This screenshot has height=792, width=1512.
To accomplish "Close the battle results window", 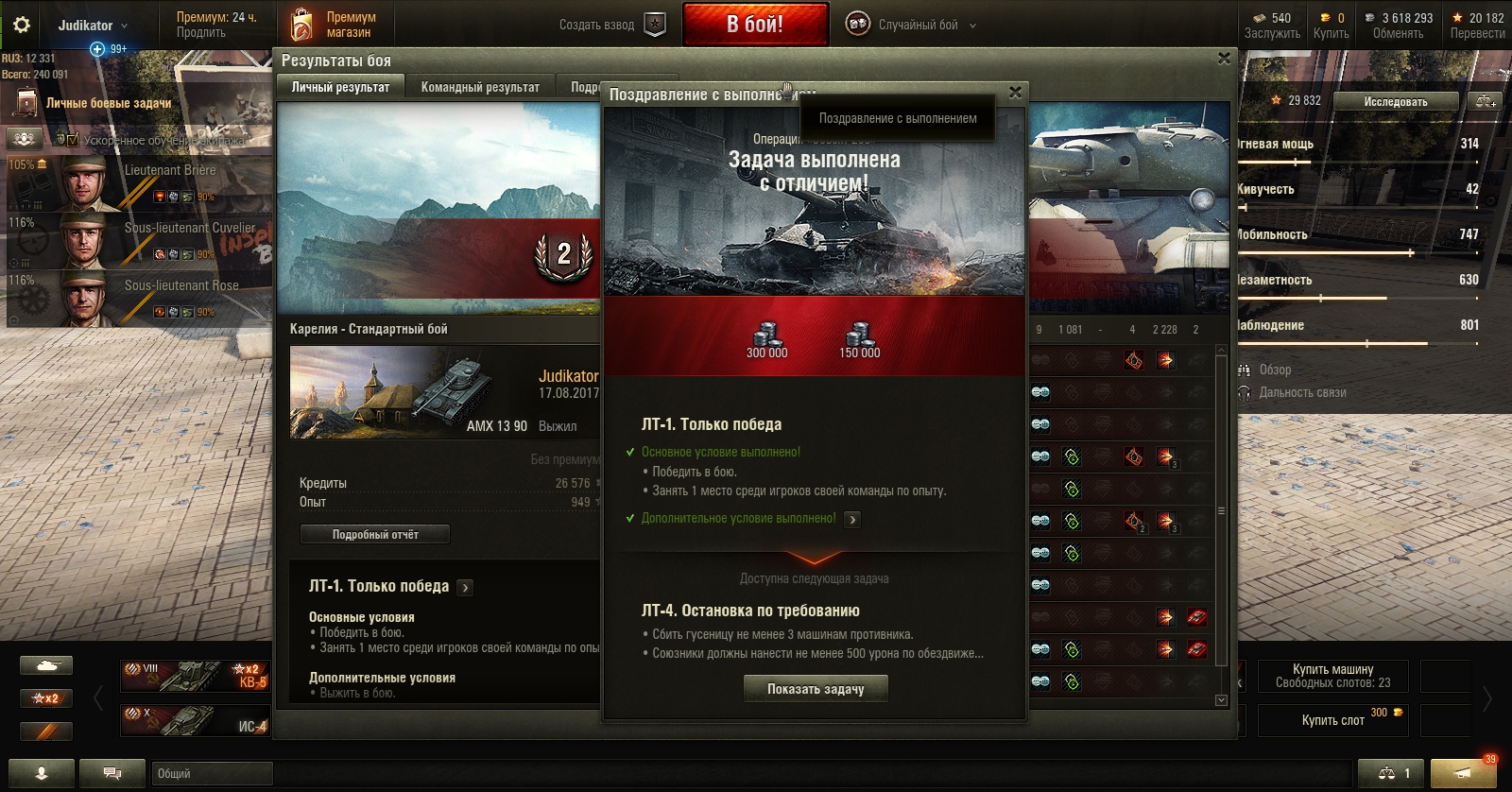I will tap(1224, 59).
